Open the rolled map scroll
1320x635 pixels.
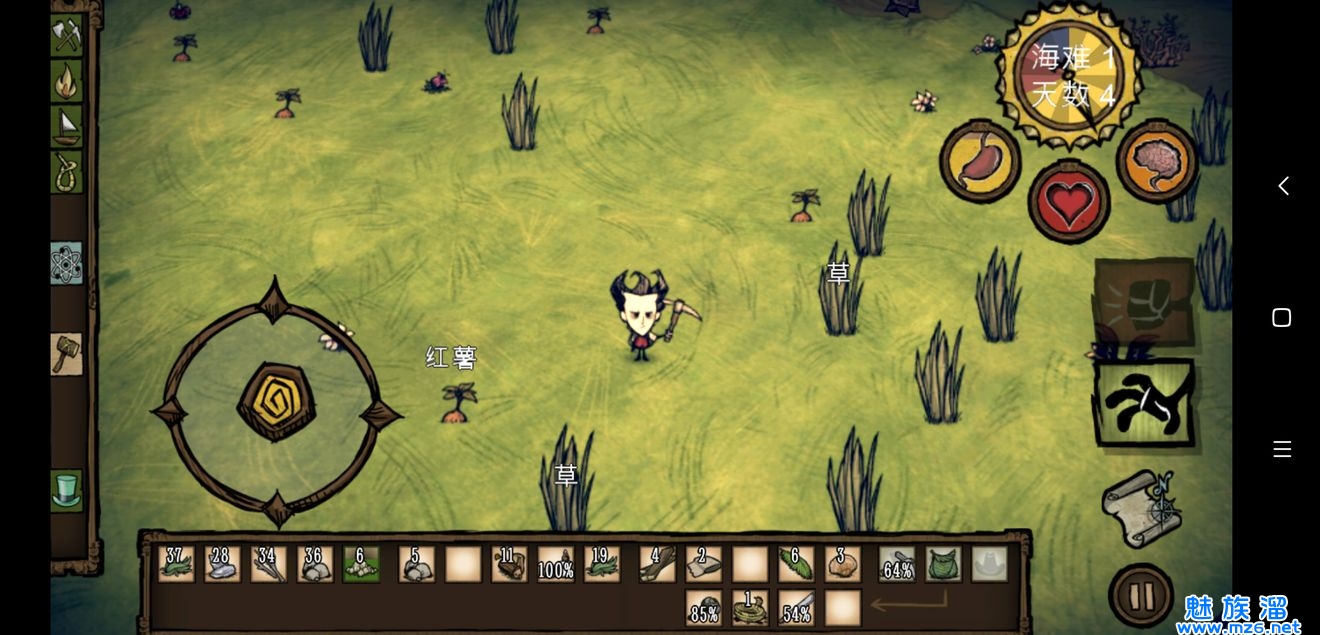pyautogui.click(x=1140, y=508)
